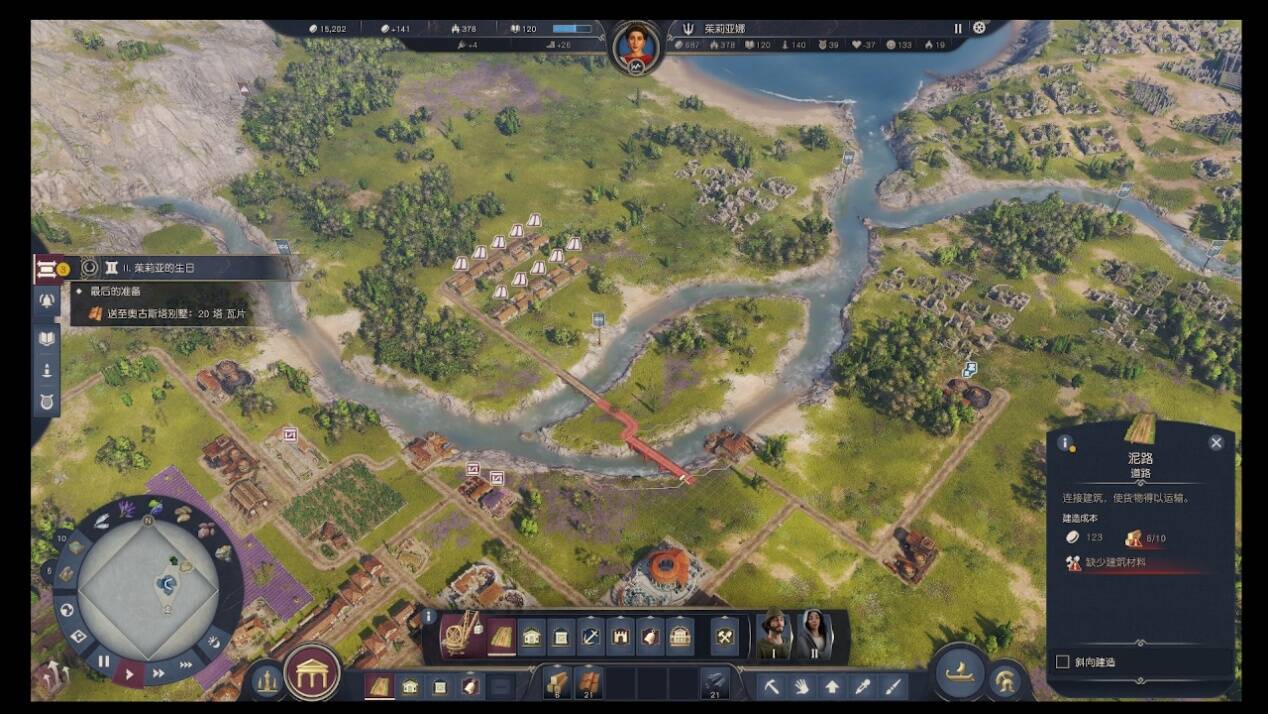
Task: Select the tier I male citizen portrait
Action: tap(773, 633)
